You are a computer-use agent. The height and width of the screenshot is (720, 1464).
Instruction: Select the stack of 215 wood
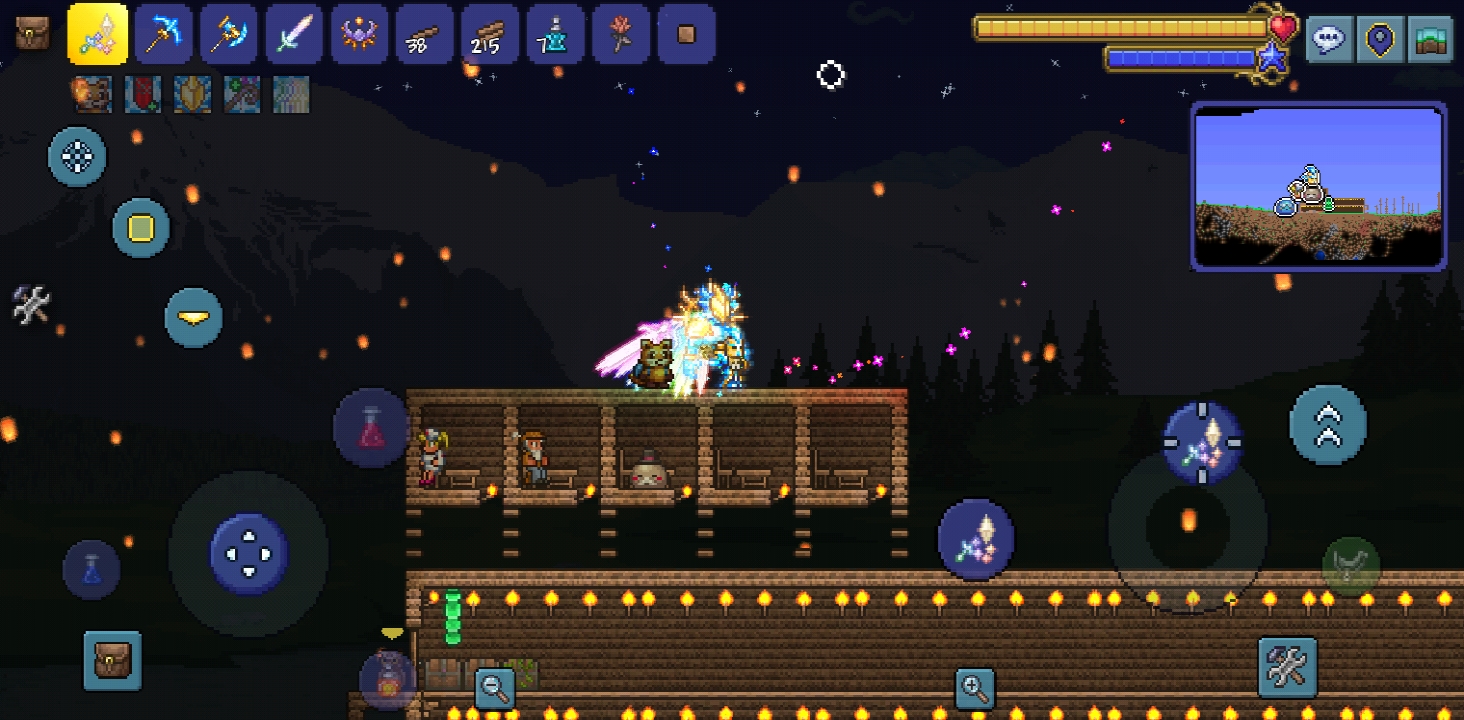tap(490, 34)
